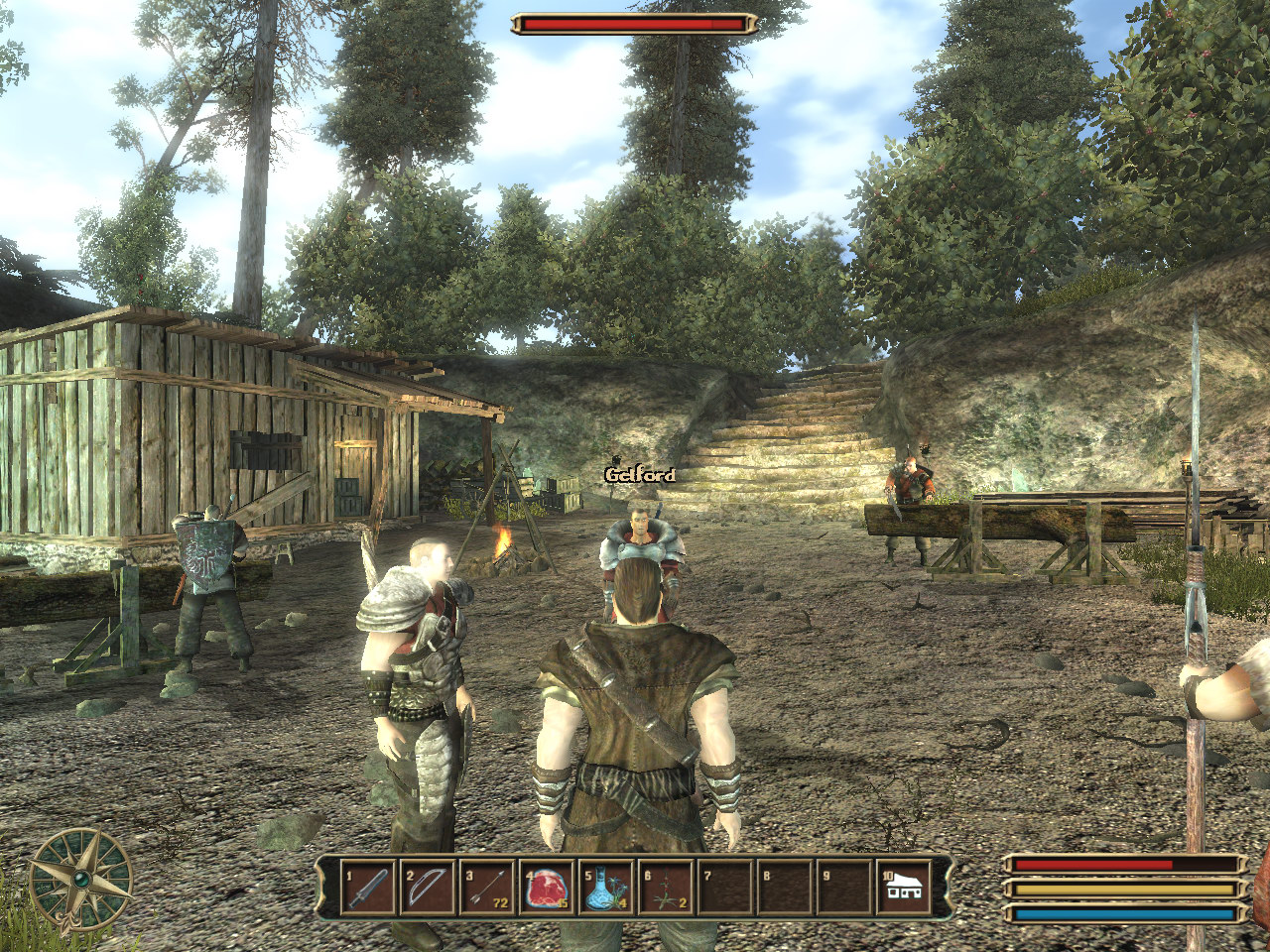Pick the healing plant in slot 6

pyautogui.click(x=666, y=887)
